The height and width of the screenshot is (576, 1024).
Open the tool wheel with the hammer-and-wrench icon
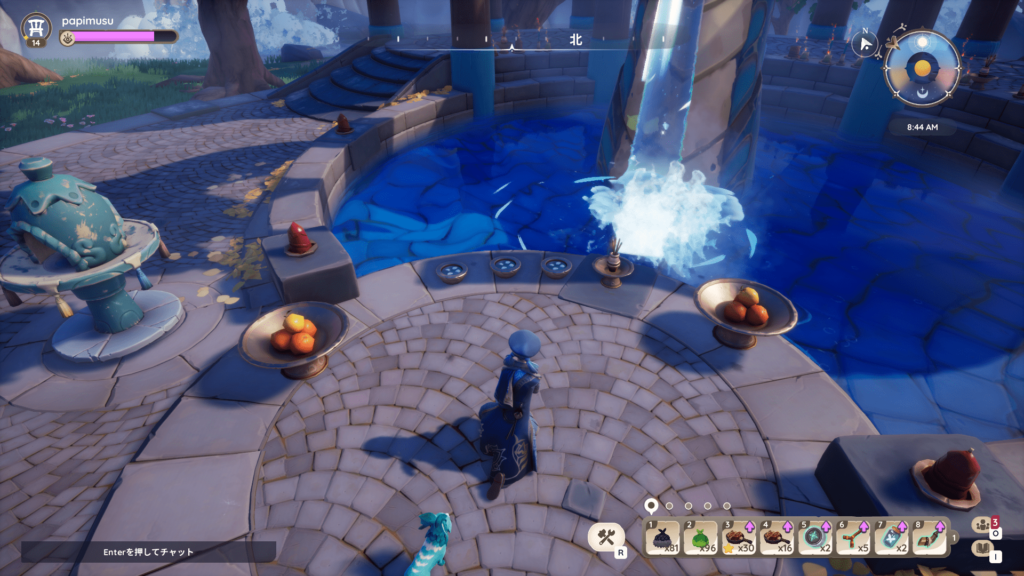(x=605, y=537)
